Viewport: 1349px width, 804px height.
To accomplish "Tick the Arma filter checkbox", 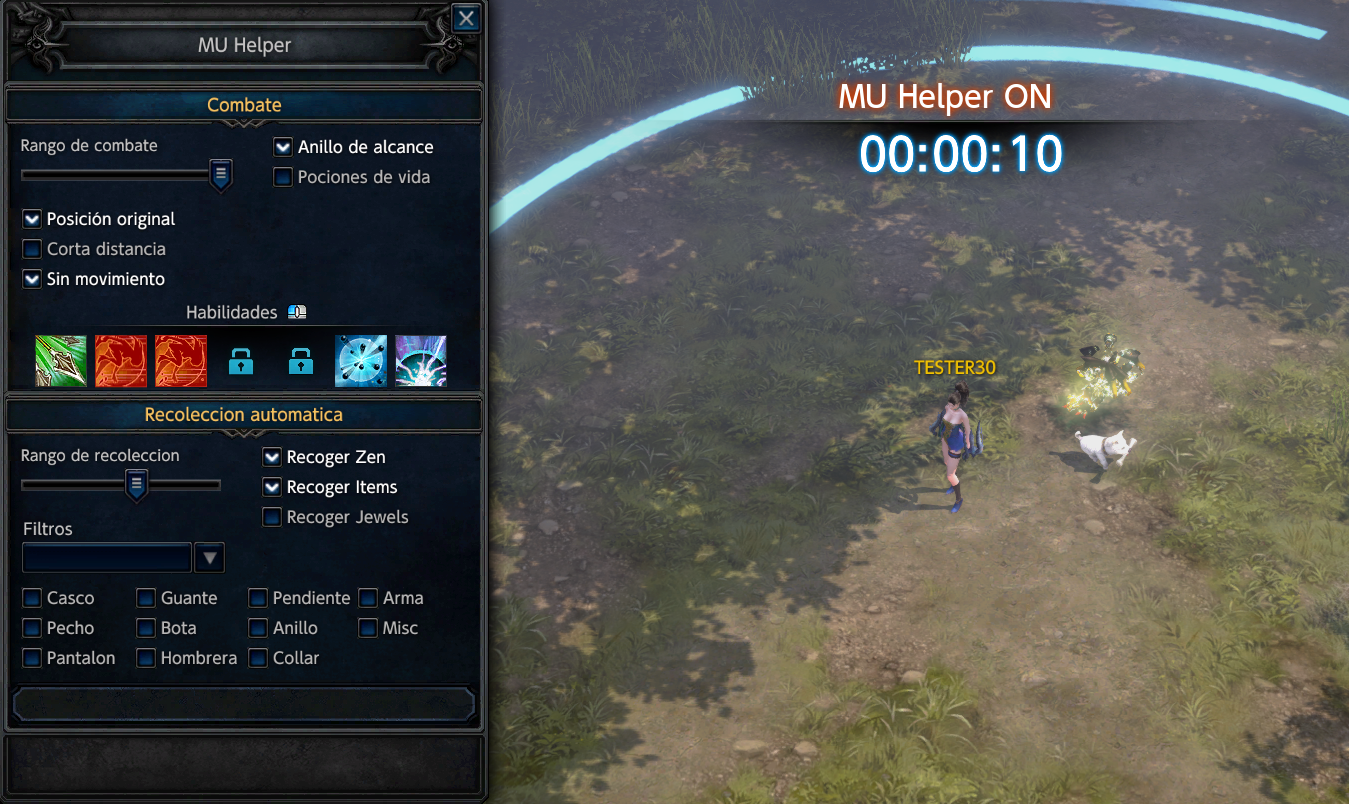I will [x=368, y=598].
